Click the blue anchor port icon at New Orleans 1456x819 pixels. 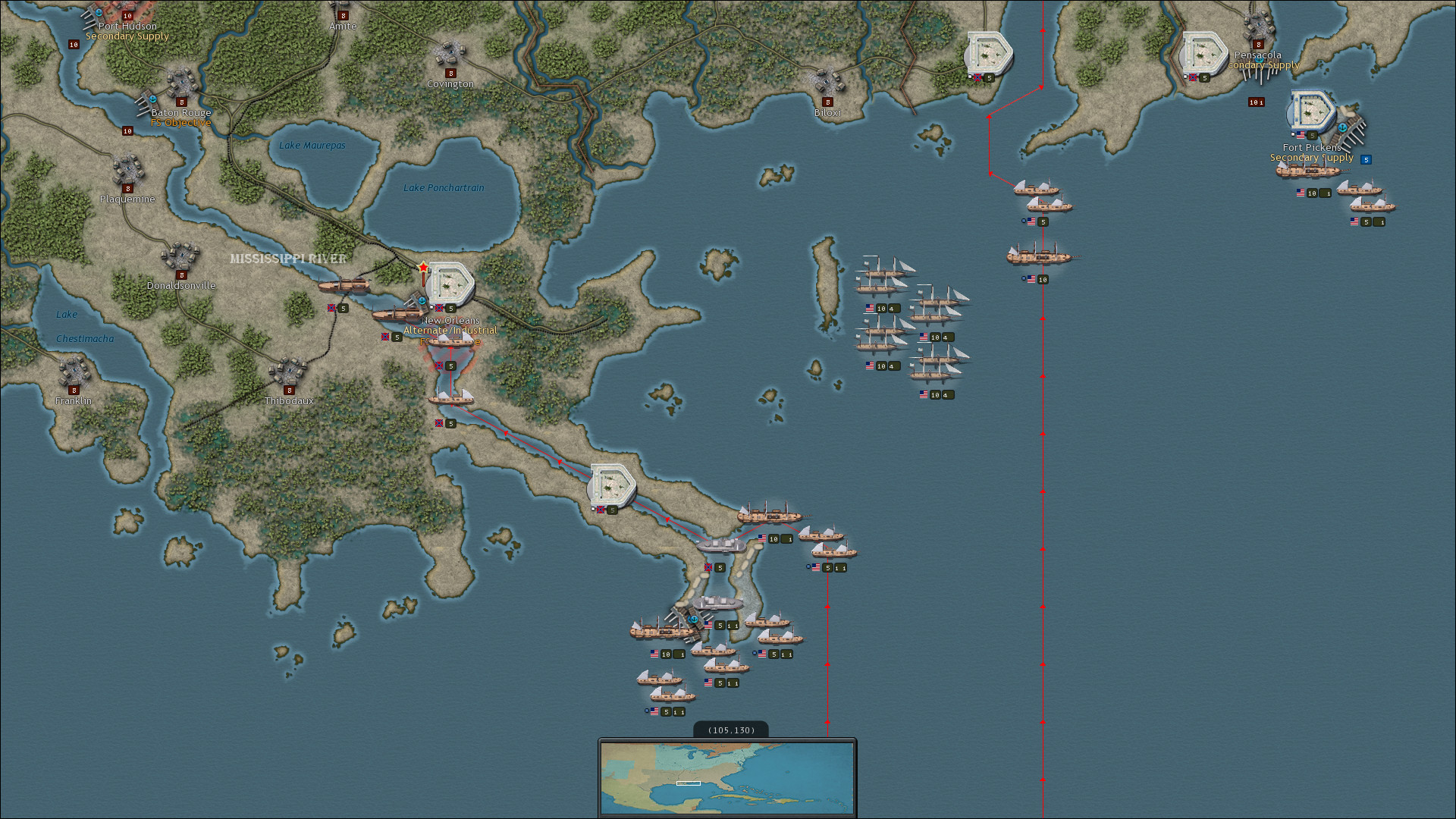pos(422,300)
